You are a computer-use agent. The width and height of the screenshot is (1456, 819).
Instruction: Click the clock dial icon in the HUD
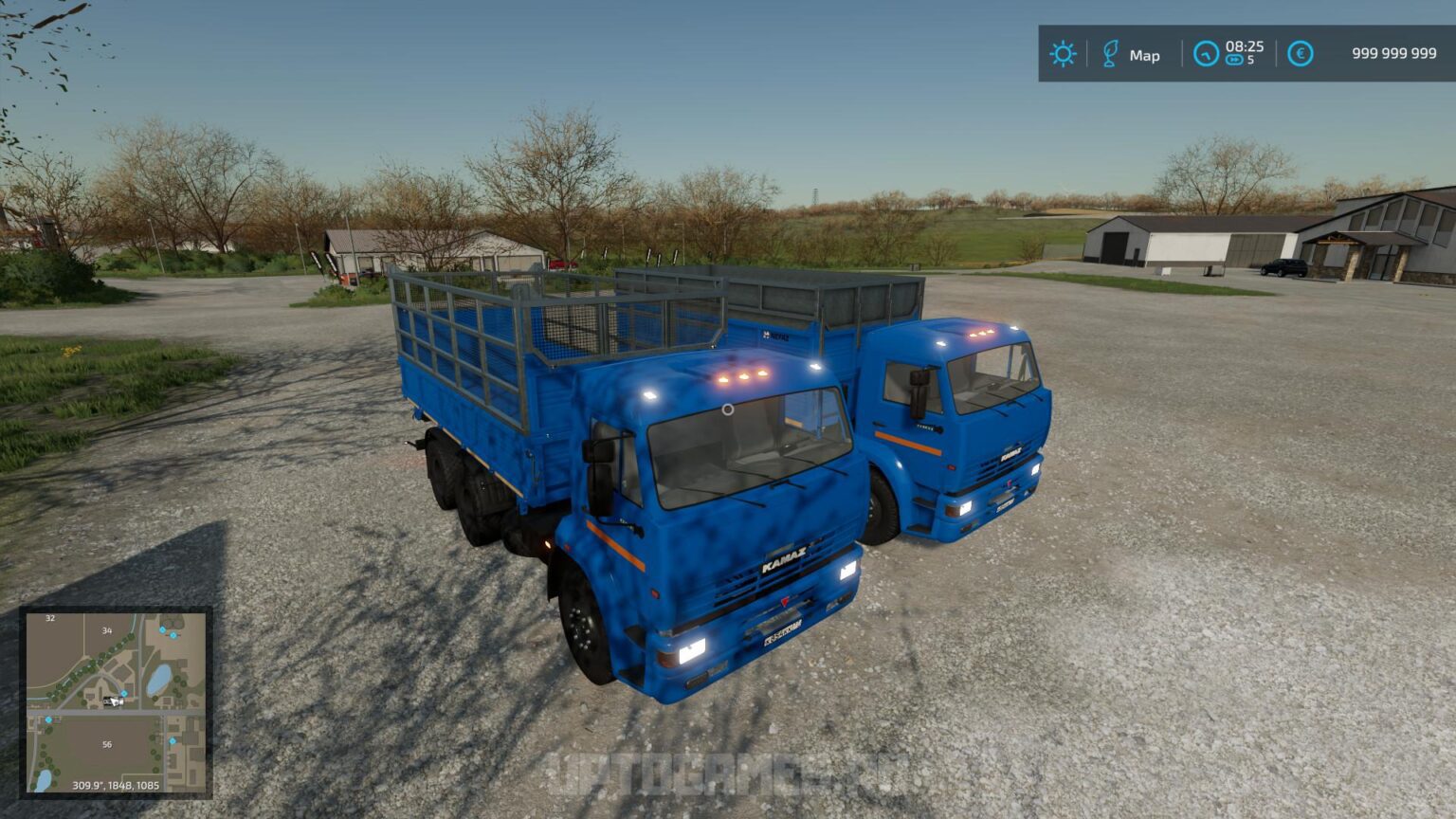click(1206, 55)
